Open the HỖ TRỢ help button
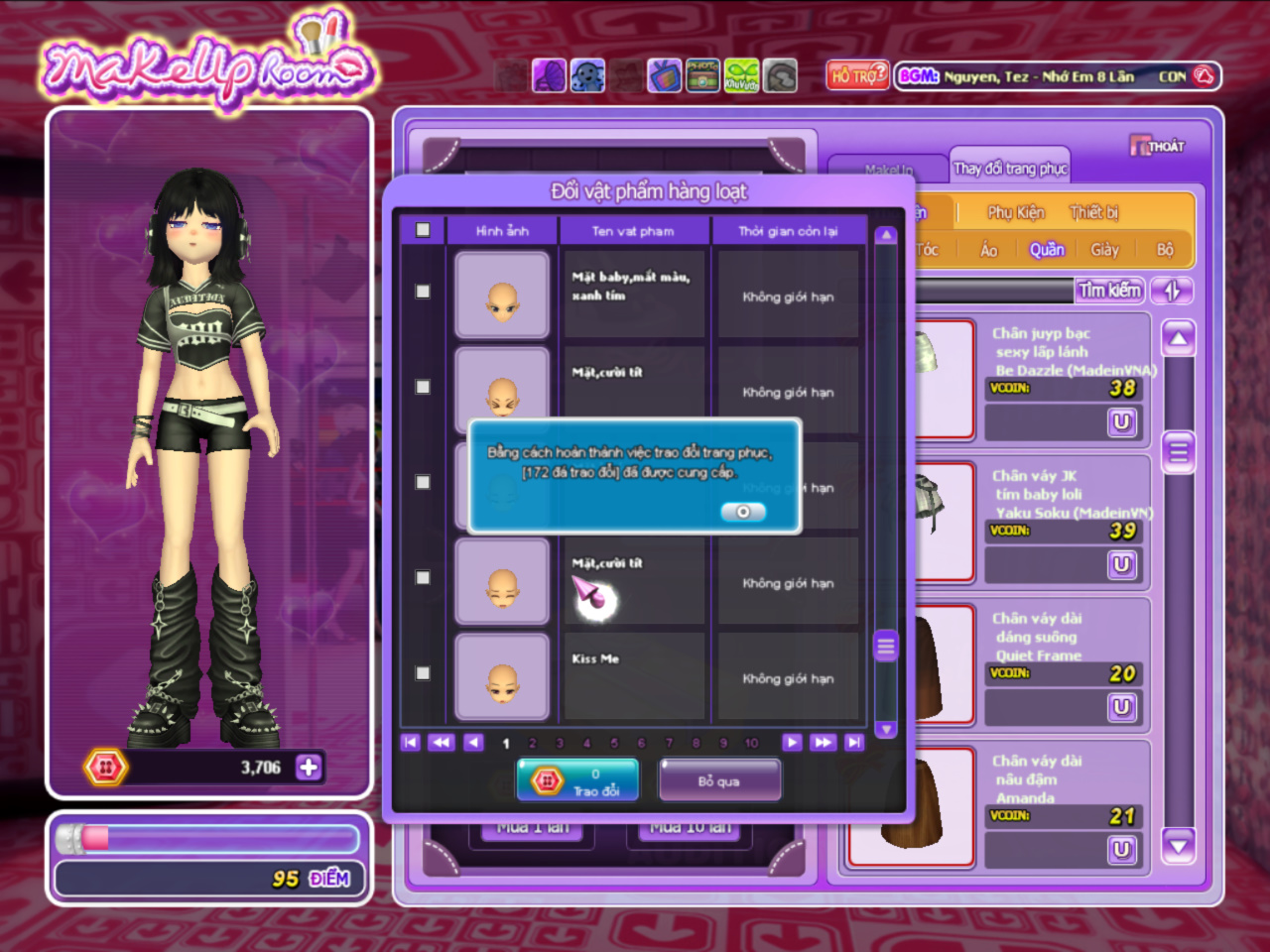1270x952 pixels. [856, 75]
